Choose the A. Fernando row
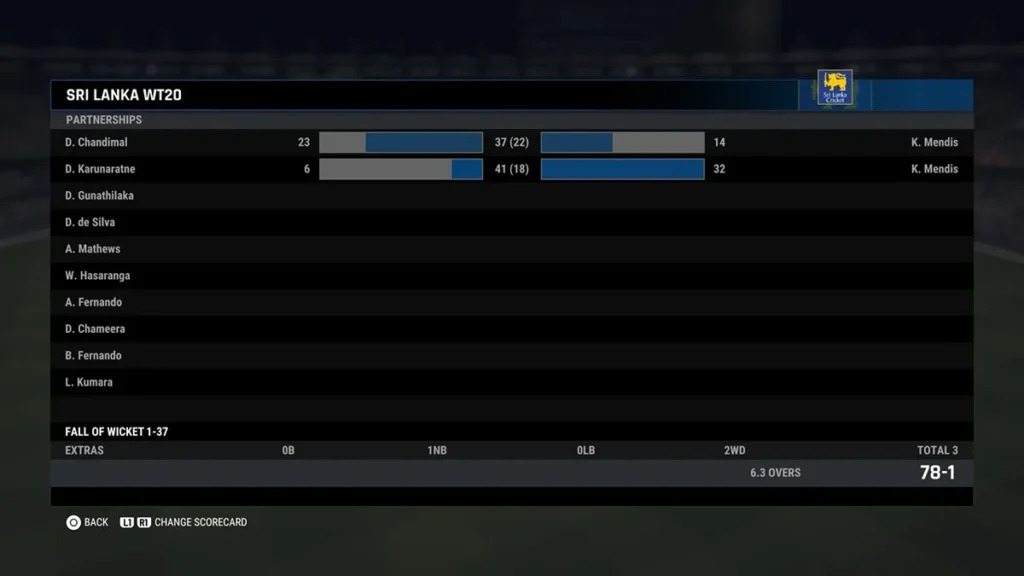1024x576 pixels. tap(94, 302)
